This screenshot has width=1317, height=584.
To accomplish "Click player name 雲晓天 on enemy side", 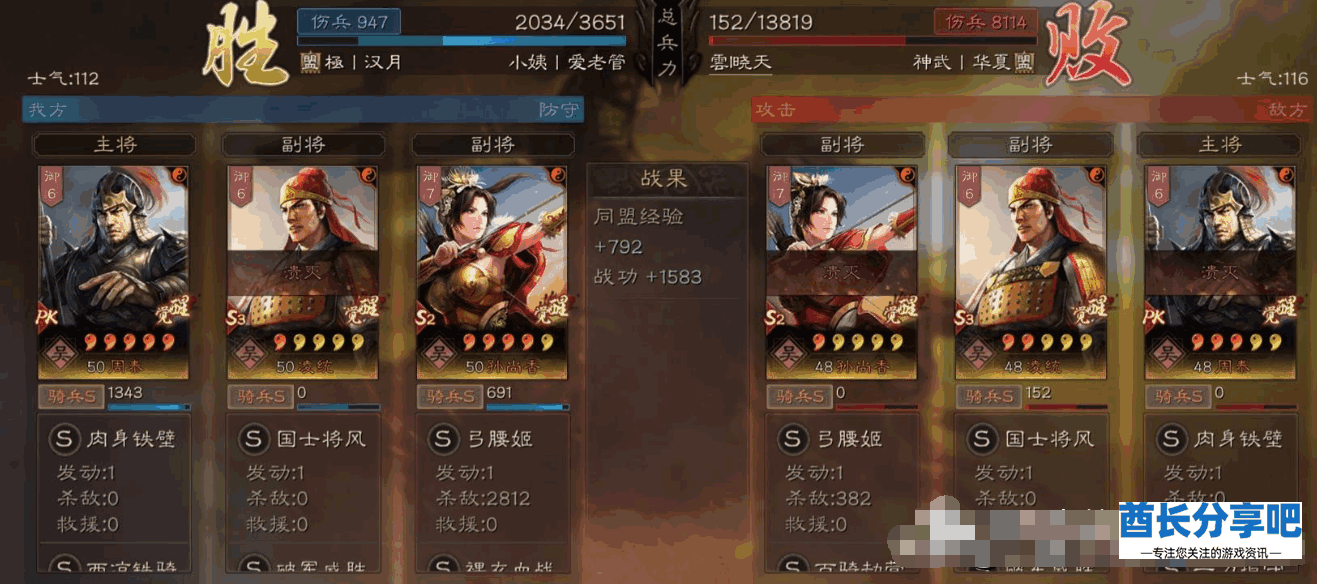I will point(740,61).
